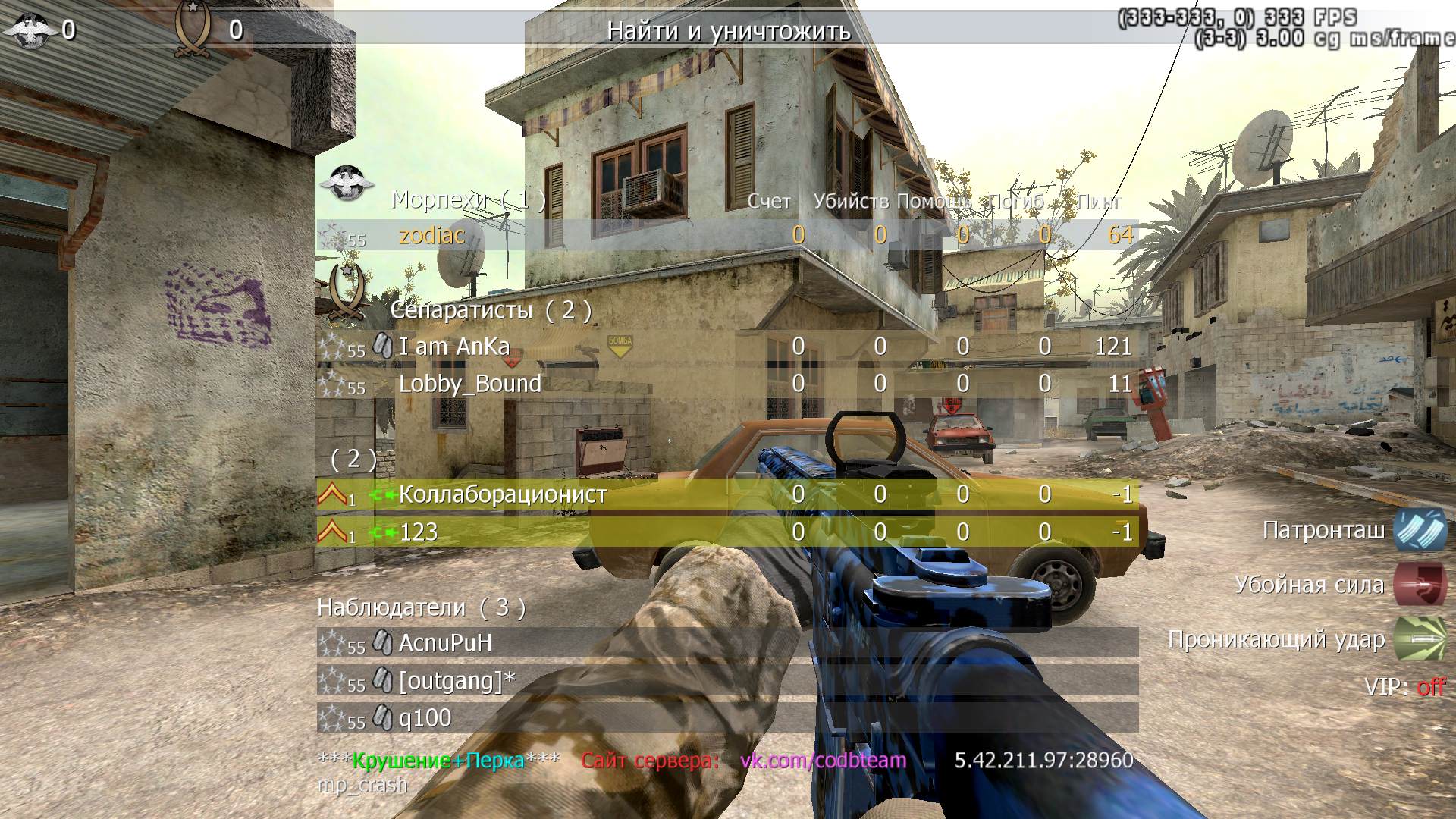Image resolution: width=1456 pixels, height=819 pixels.
Task: Toggle the VIP off indicator
Action: coord(1431,687)
